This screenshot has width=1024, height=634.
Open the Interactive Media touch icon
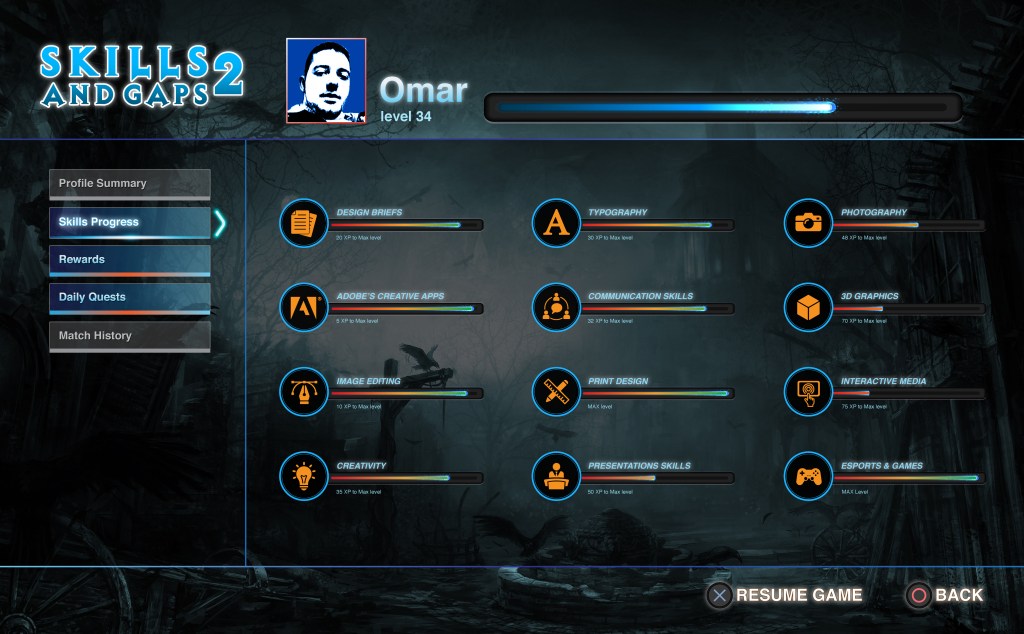(808, 392)
